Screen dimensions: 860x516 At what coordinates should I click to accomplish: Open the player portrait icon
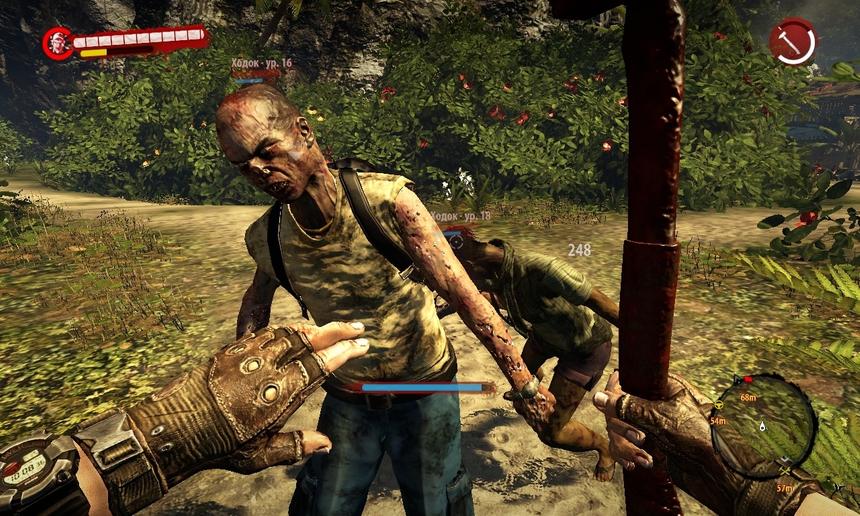pos(58,43)
